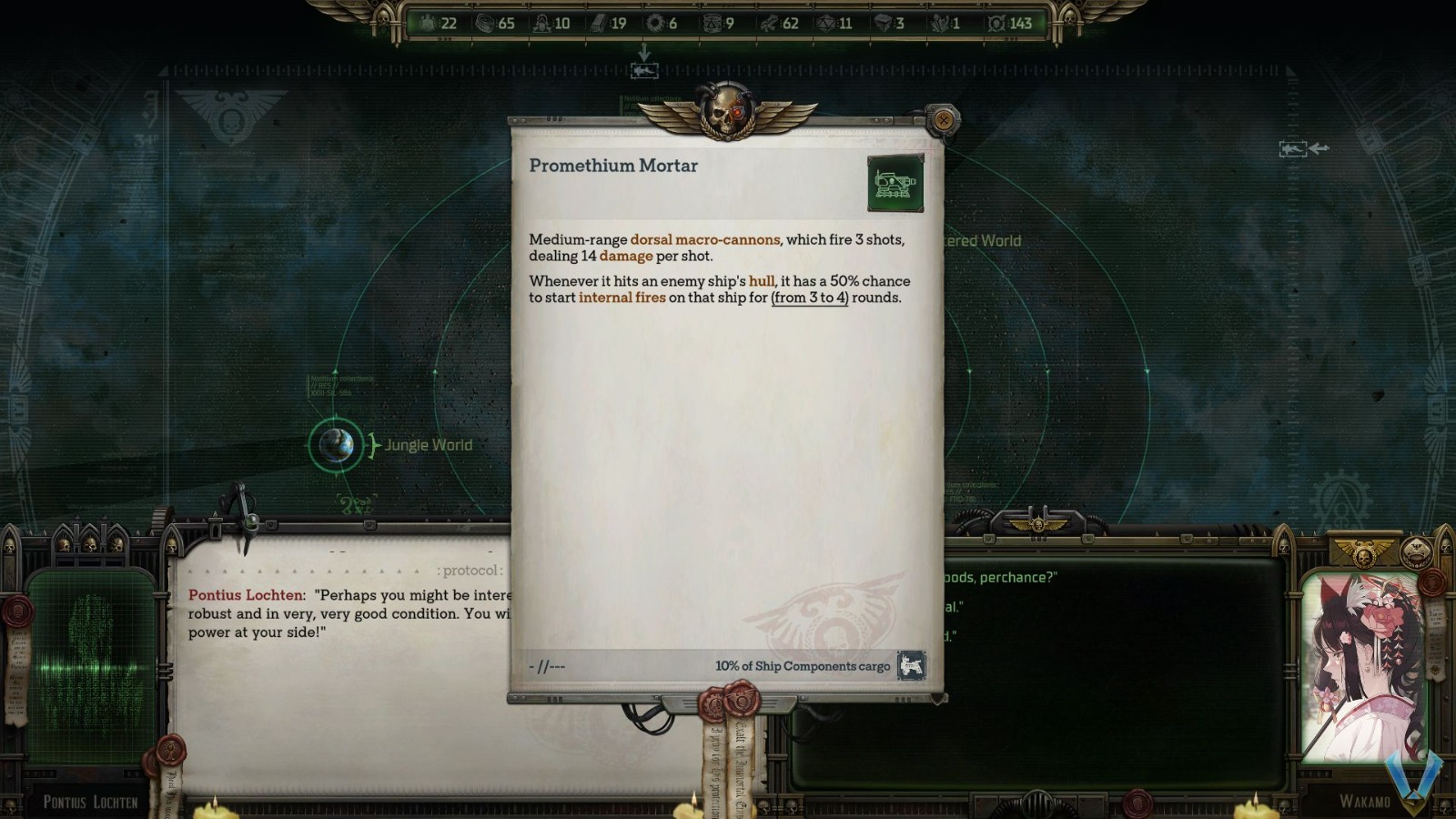Open the dorsal macro-cannons glossary link
Viewport: 1456px width, 819px height.
[x=704, y=240]
